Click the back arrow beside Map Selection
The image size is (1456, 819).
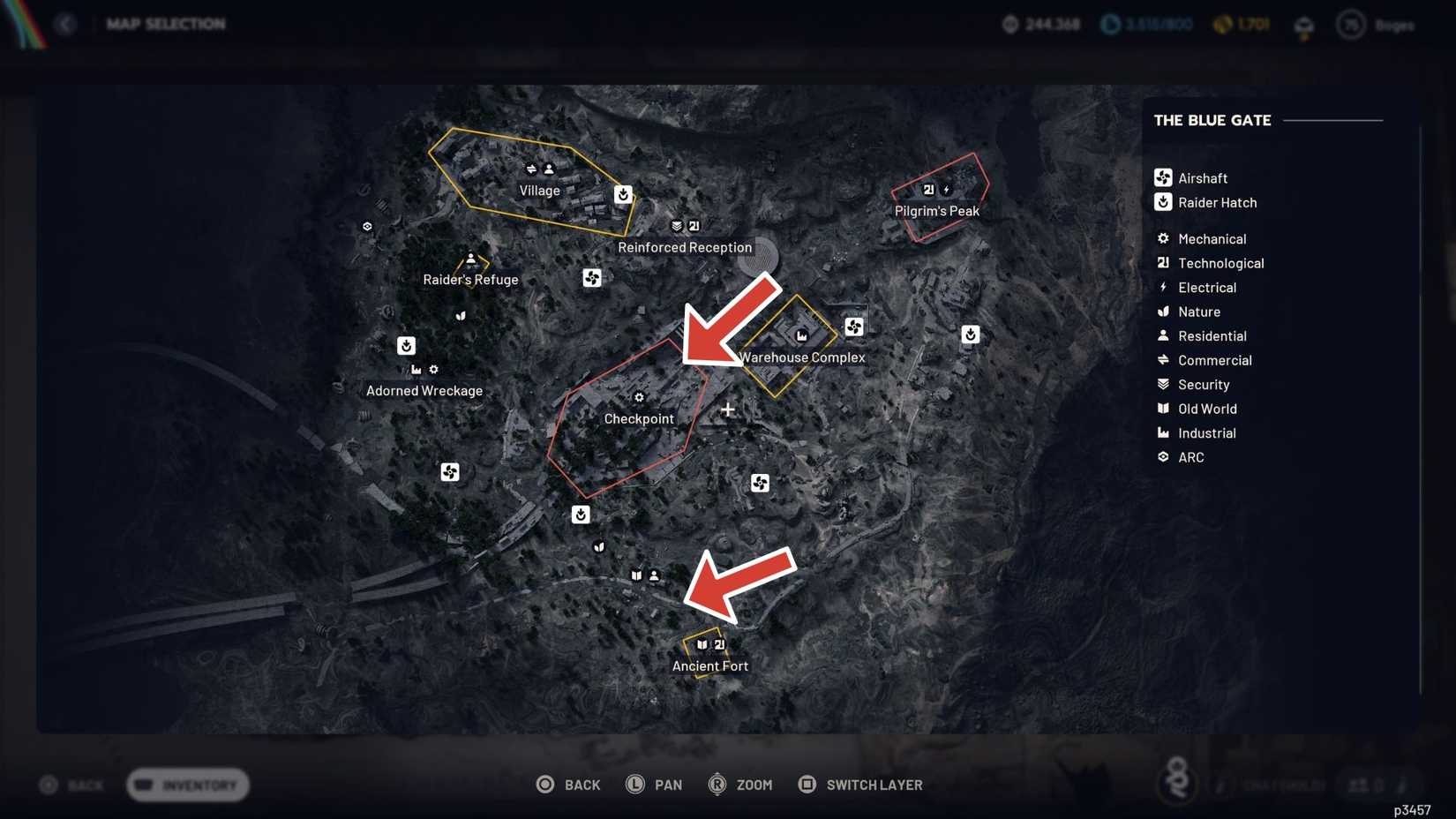(66, 24)
